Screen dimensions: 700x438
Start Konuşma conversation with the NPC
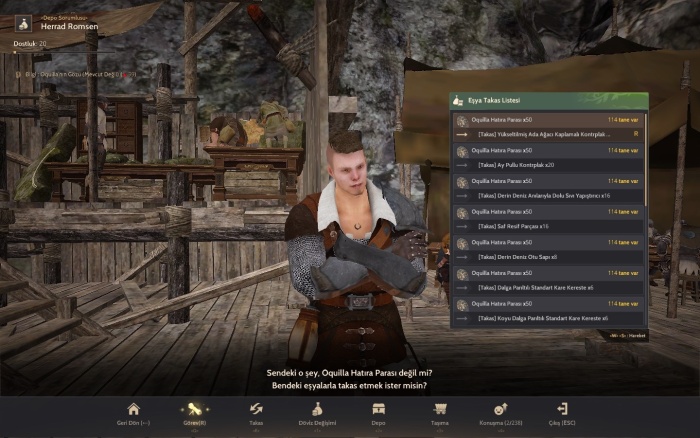(502, 413)
